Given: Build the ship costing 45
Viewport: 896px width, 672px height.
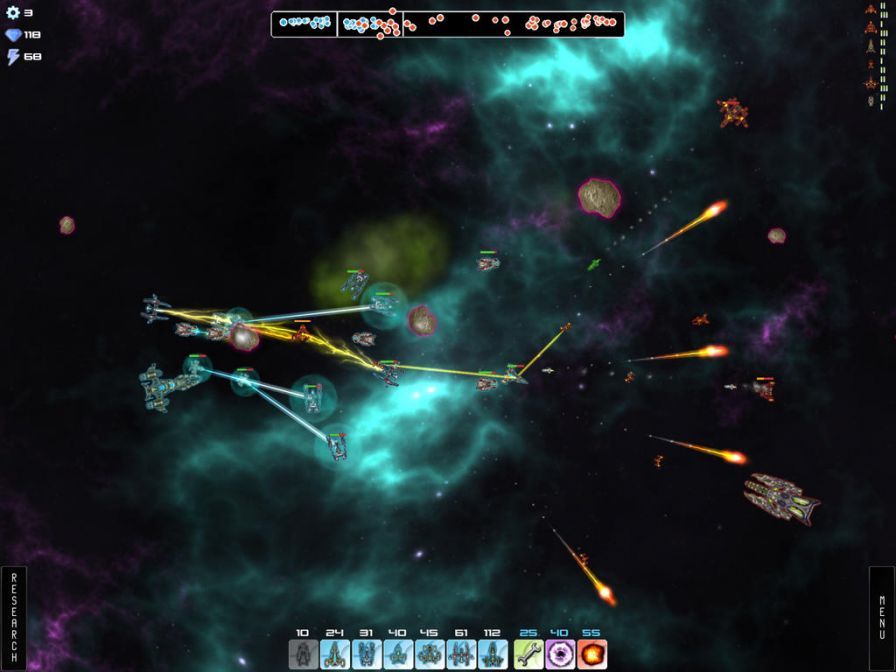Looking at the screenshot, I should pyautogui.click(x=430, y=654).
